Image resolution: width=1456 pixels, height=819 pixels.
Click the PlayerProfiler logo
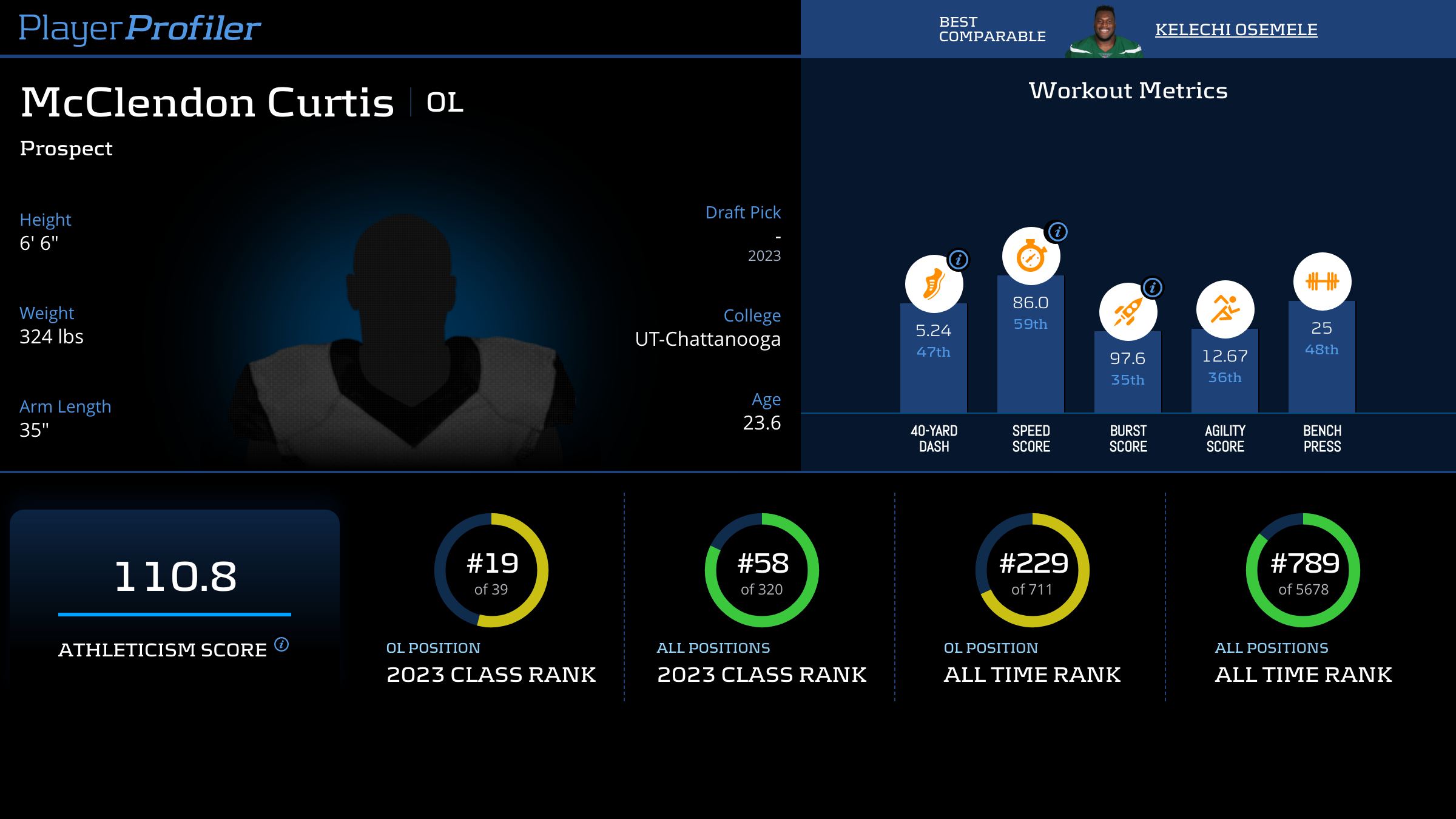point(140,29)
